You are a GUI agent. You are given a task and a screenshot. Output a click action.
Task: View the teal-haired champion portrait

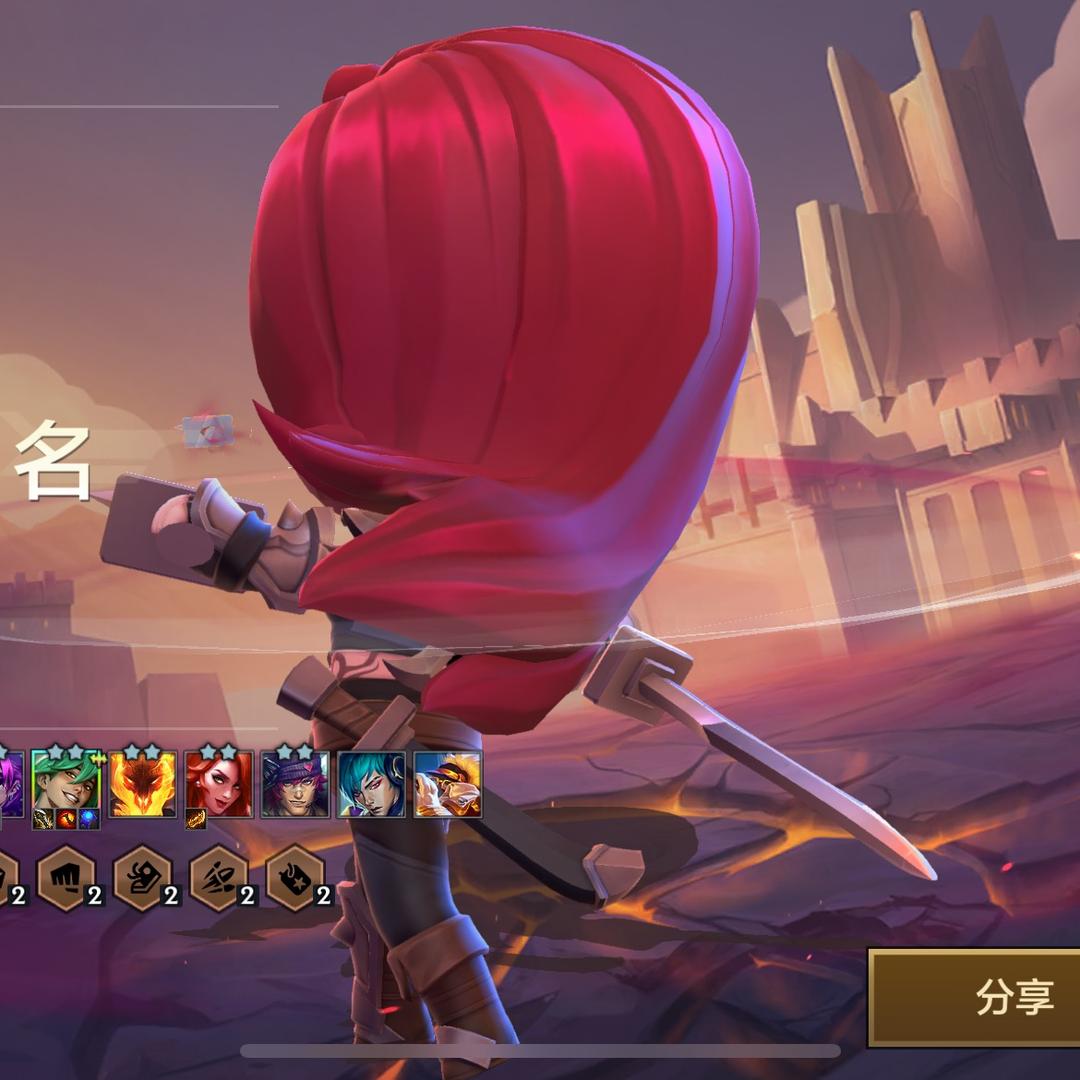[x=371, y=784]
